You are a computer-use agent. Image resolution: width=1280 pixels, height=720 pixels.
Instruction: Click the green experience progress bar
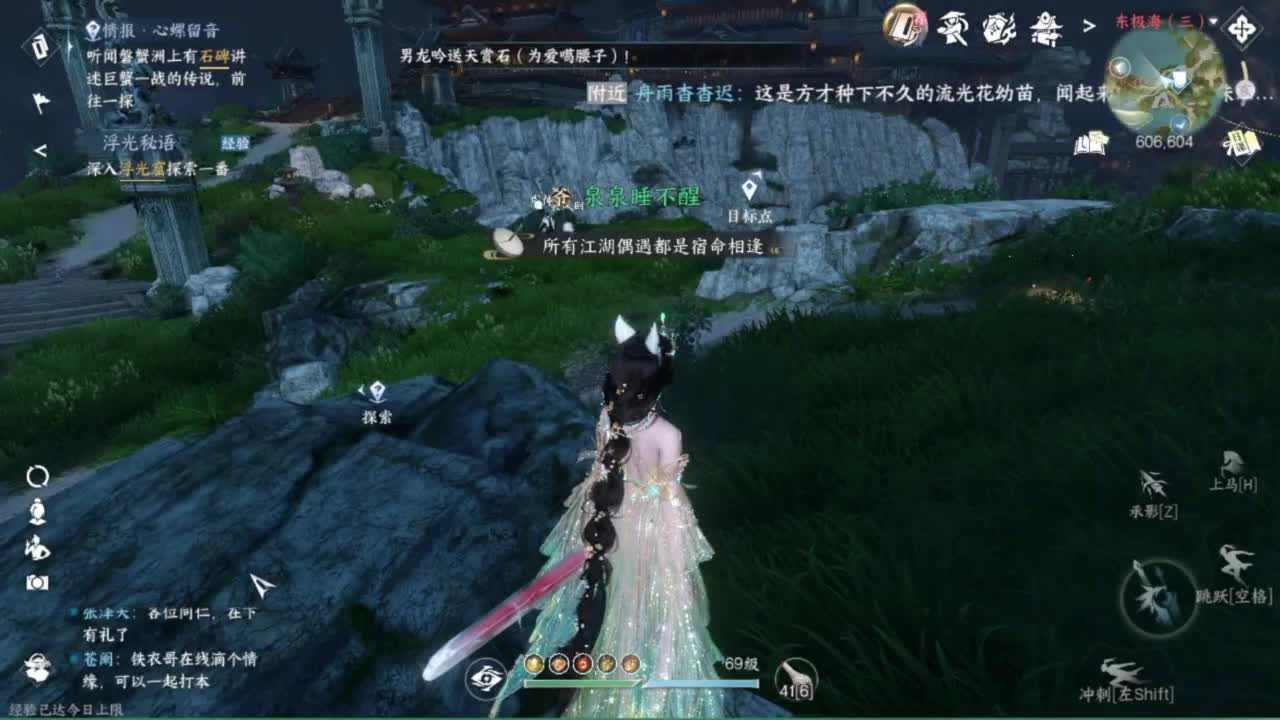[x=580, y=682]
